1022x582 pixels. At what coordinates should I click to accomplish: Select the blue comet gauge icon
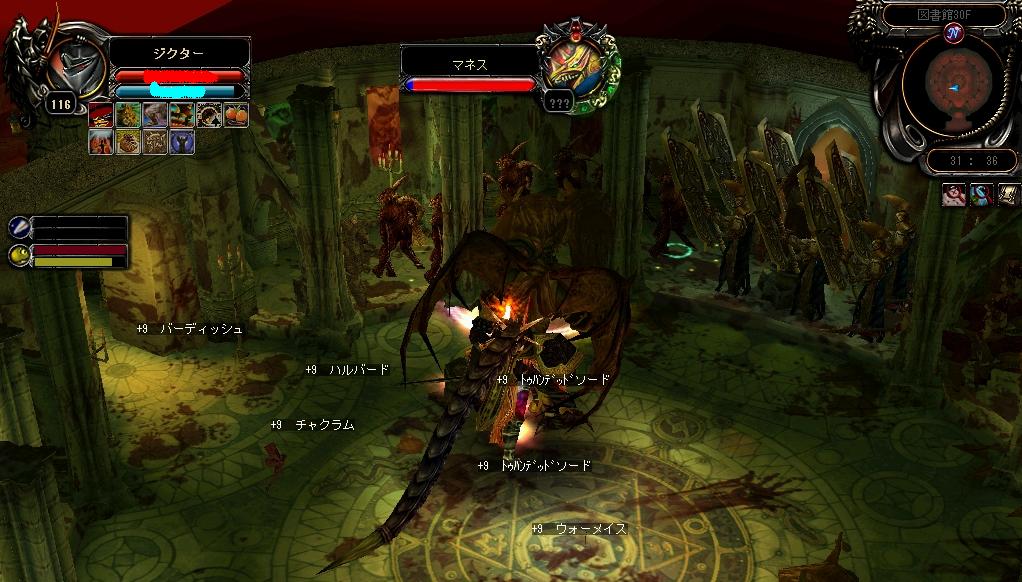pyautogui.click(x=18, y=228)
